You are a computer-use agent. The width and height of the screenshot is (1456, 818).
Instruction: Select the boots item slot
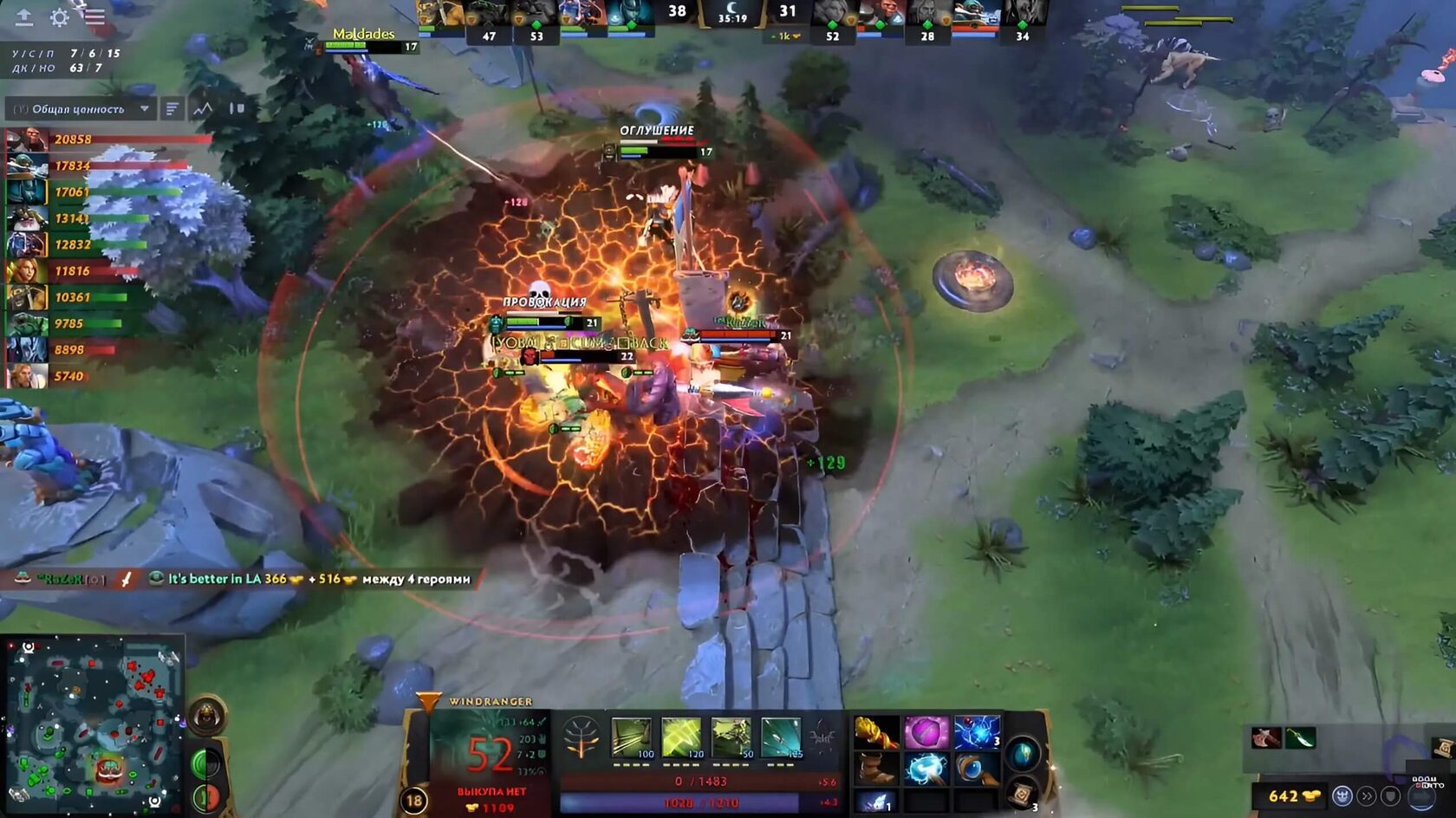pos(876,769)
